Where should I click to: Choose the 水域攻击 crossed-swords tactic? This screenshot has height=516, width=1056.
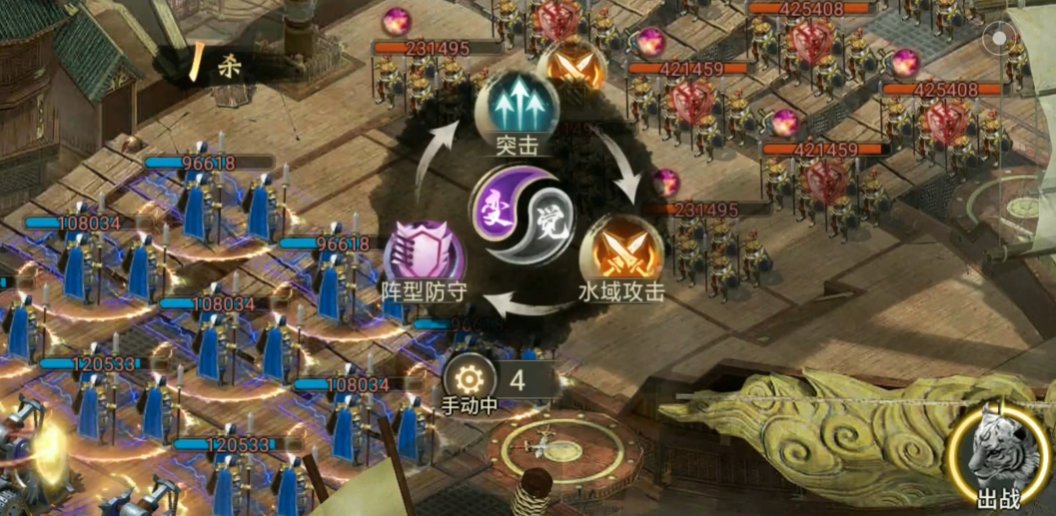(620, 249)
